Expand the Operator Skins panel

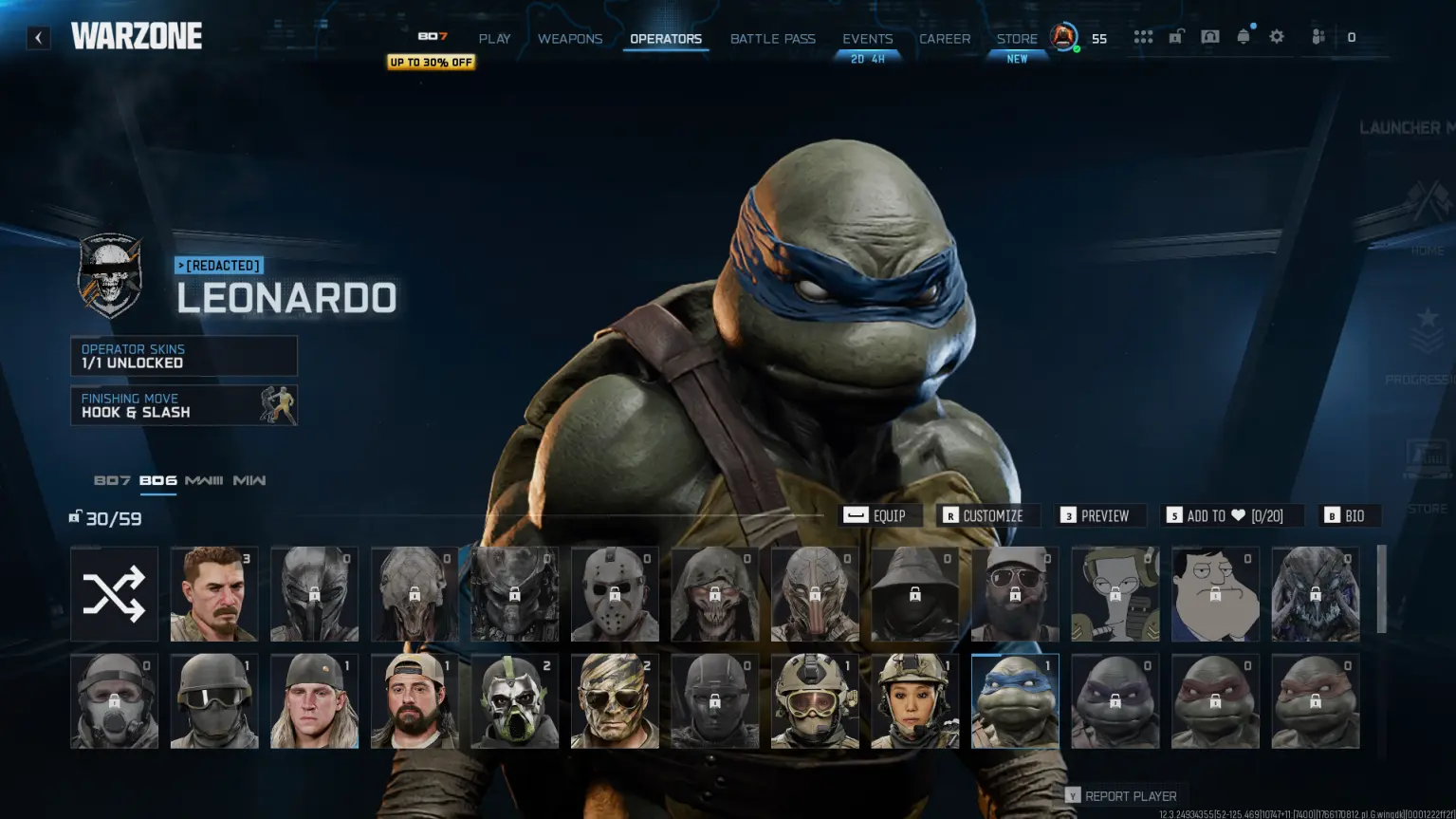[x=183, y=355]
